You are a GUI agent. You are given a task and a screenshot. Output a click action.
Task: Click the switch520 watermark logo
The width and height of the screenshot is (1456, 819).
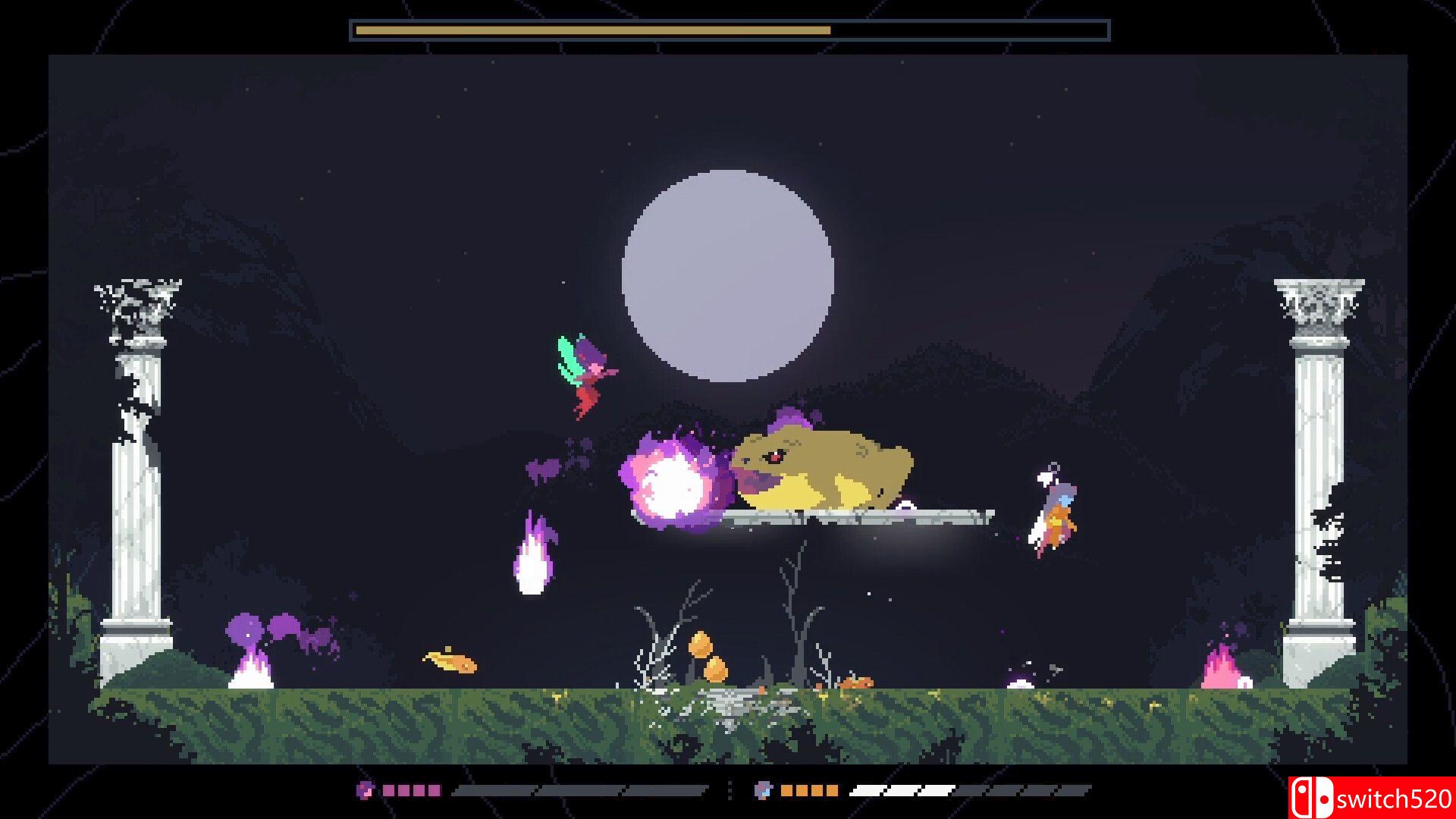tap(1371, 798)
